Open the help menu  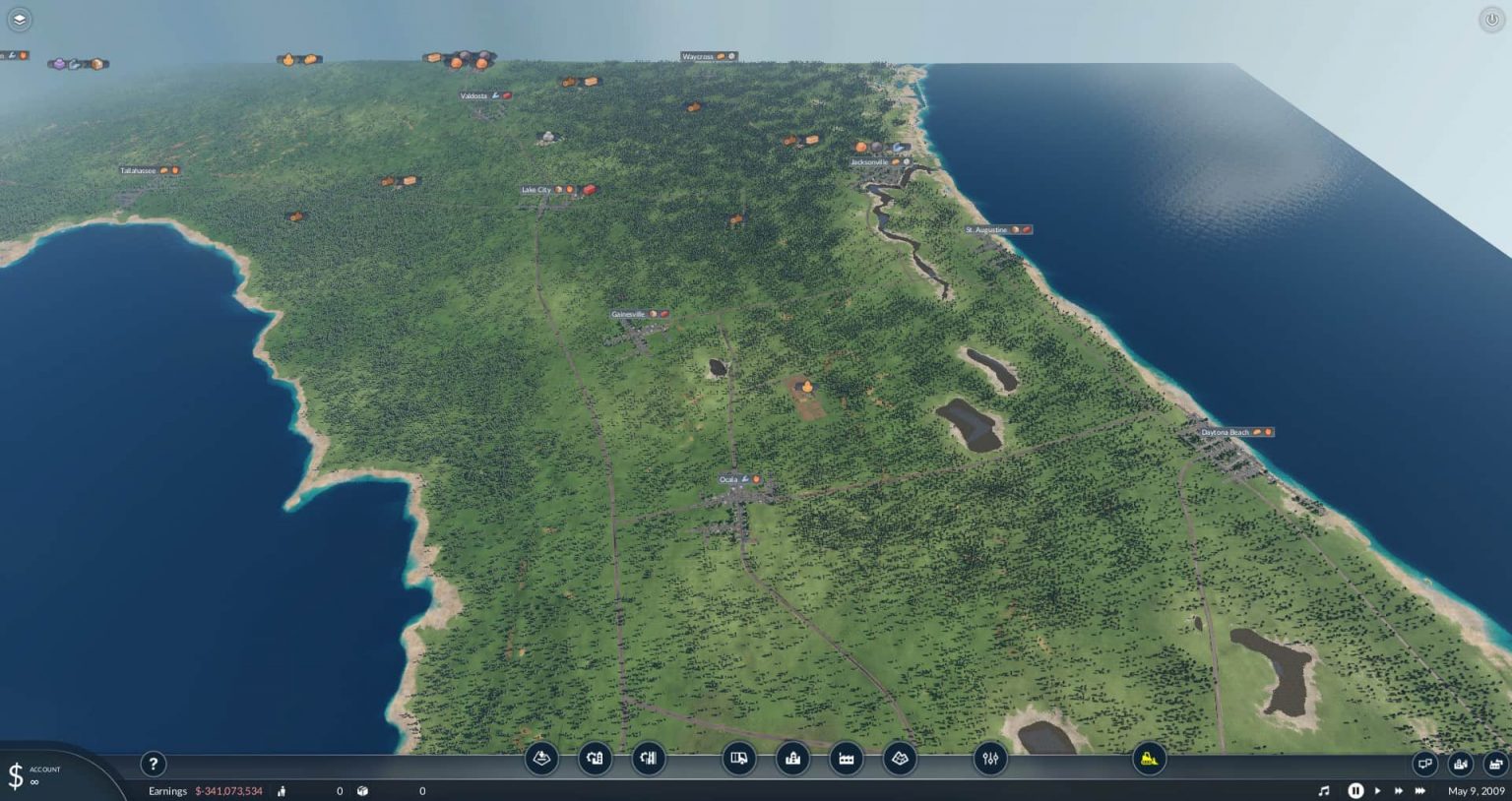coord(154,764)
